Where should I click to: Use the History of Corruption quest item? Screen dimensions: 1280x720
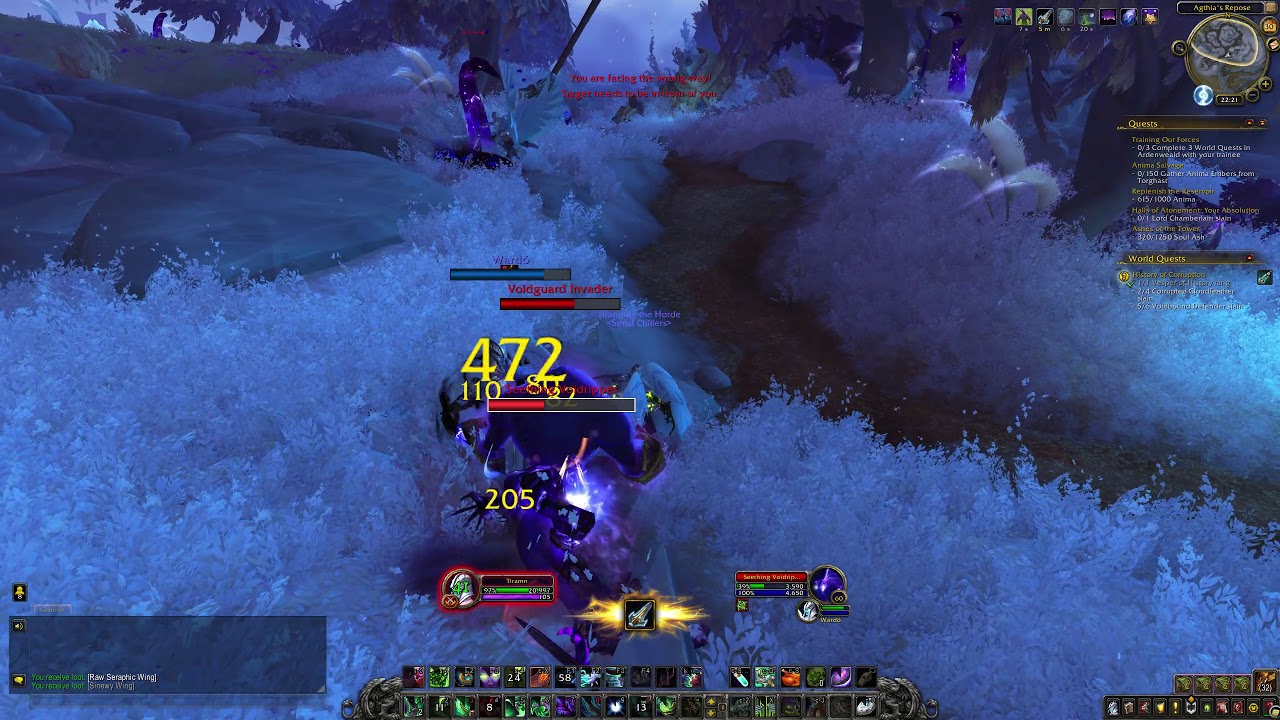1264,277
